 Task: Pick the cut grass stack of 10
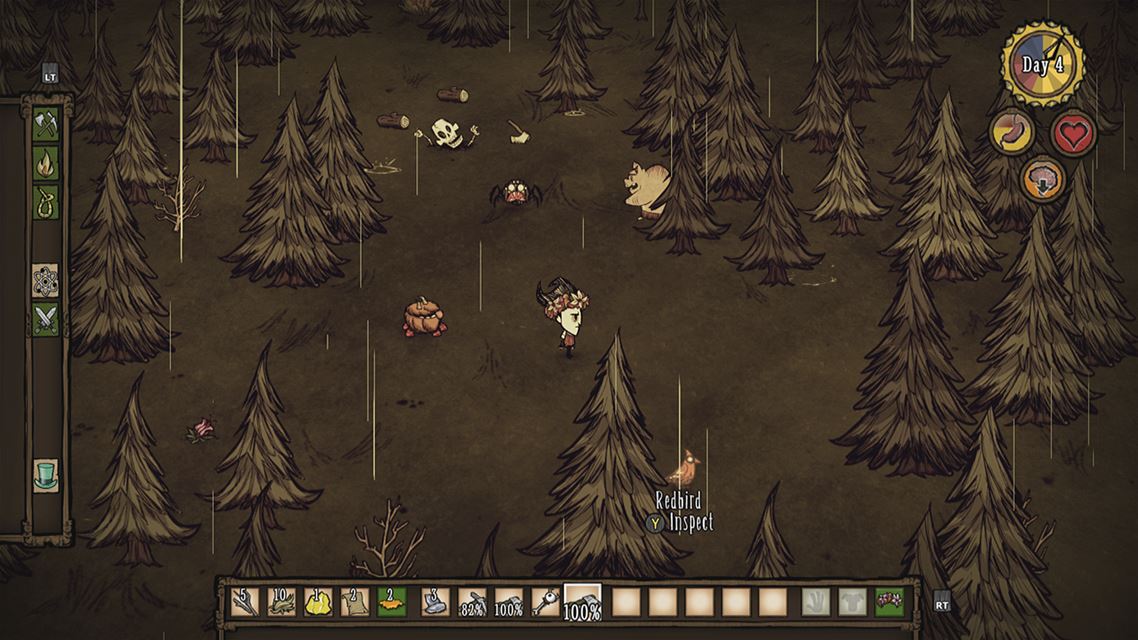point(281,602)
